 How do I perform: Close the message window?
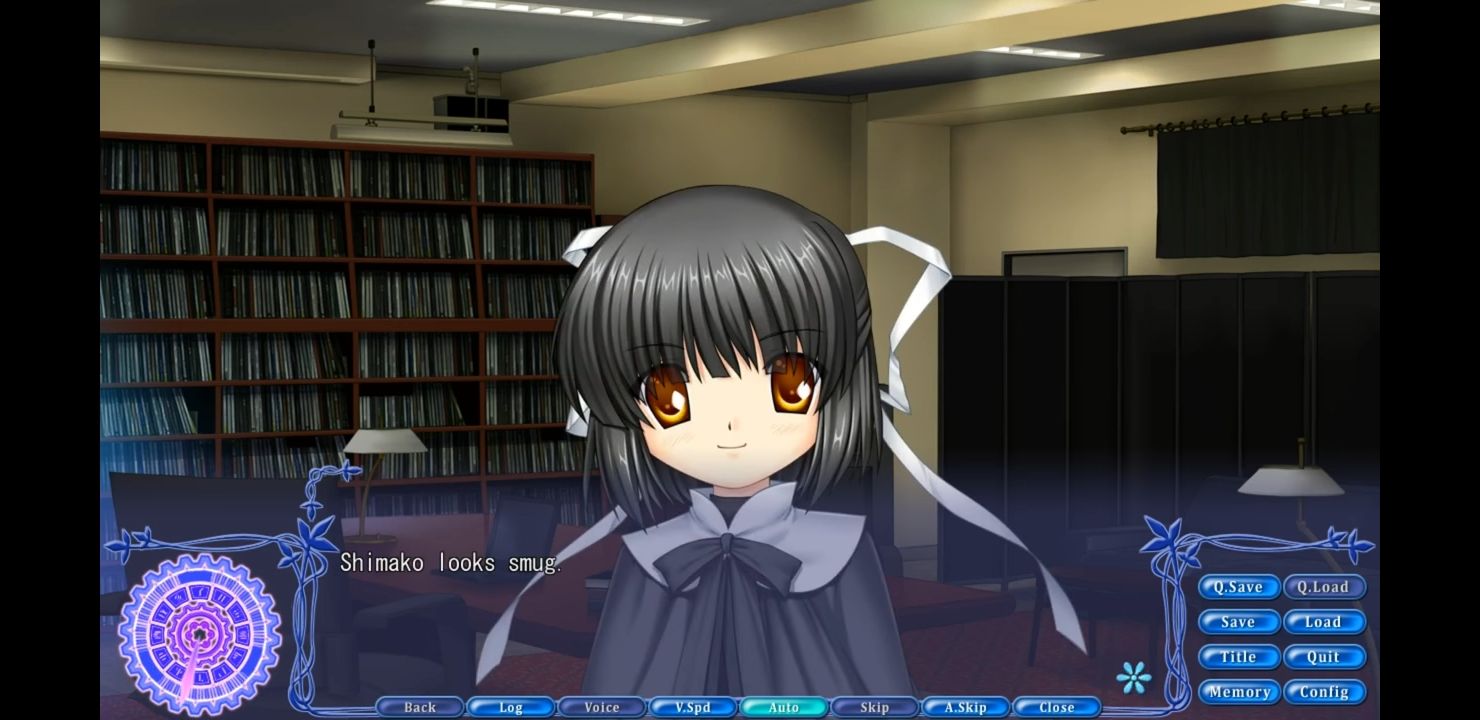point(1056,707)
